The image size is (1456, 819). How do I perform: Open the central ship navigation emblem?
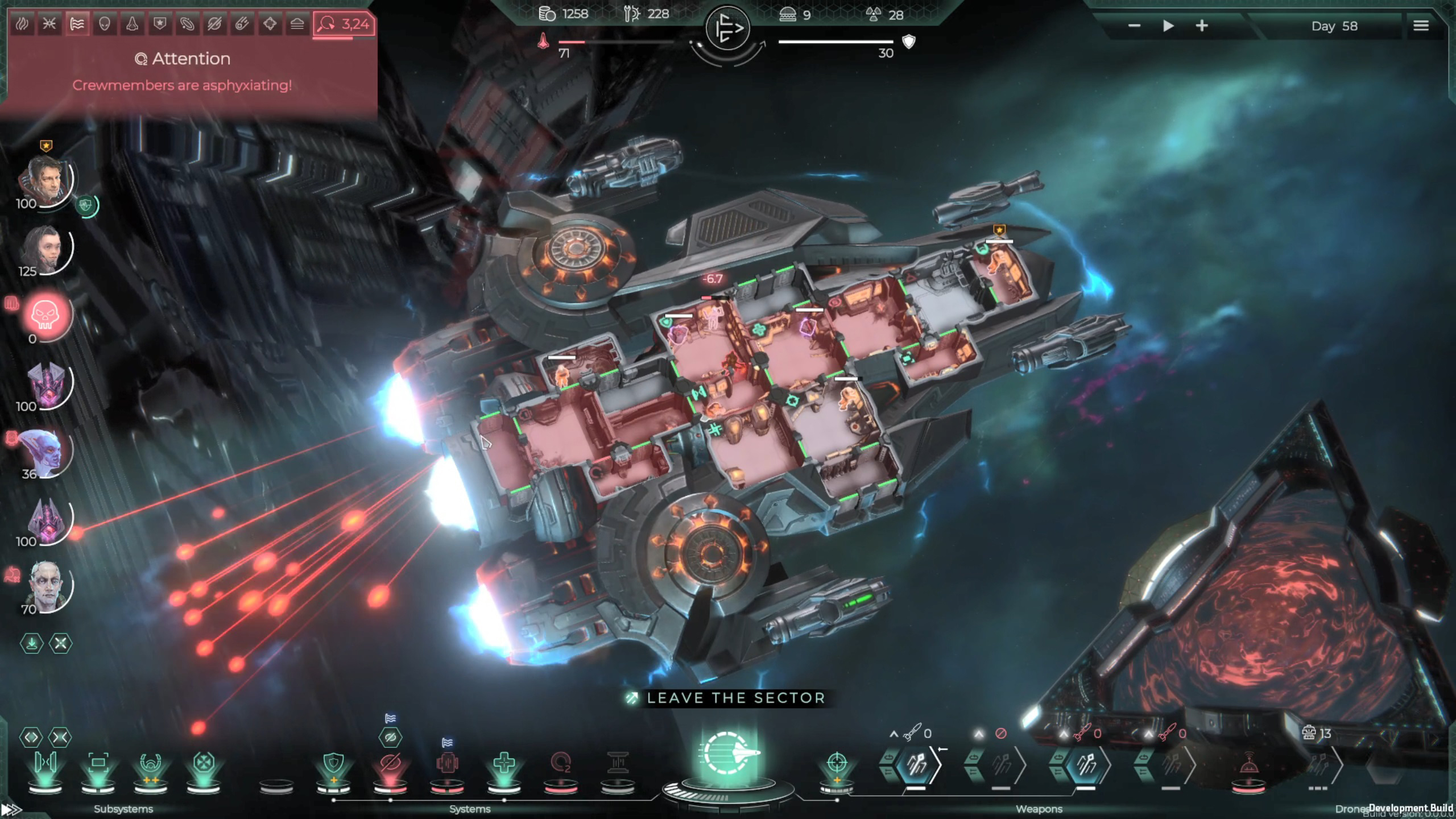[x=727, y=28]
